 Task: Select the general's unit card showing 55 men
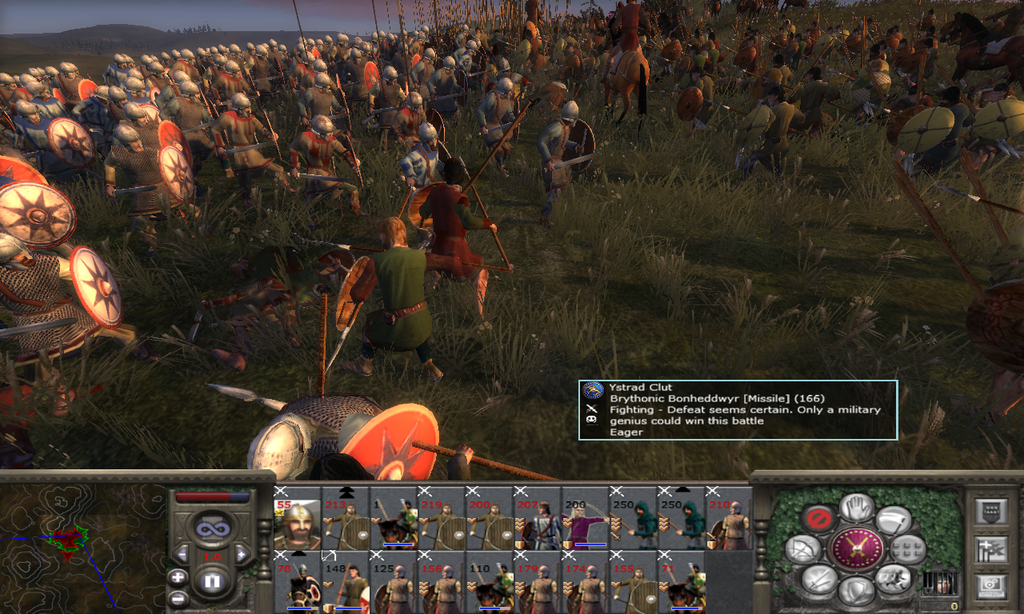pyautogui.click(x=297, y=523)
